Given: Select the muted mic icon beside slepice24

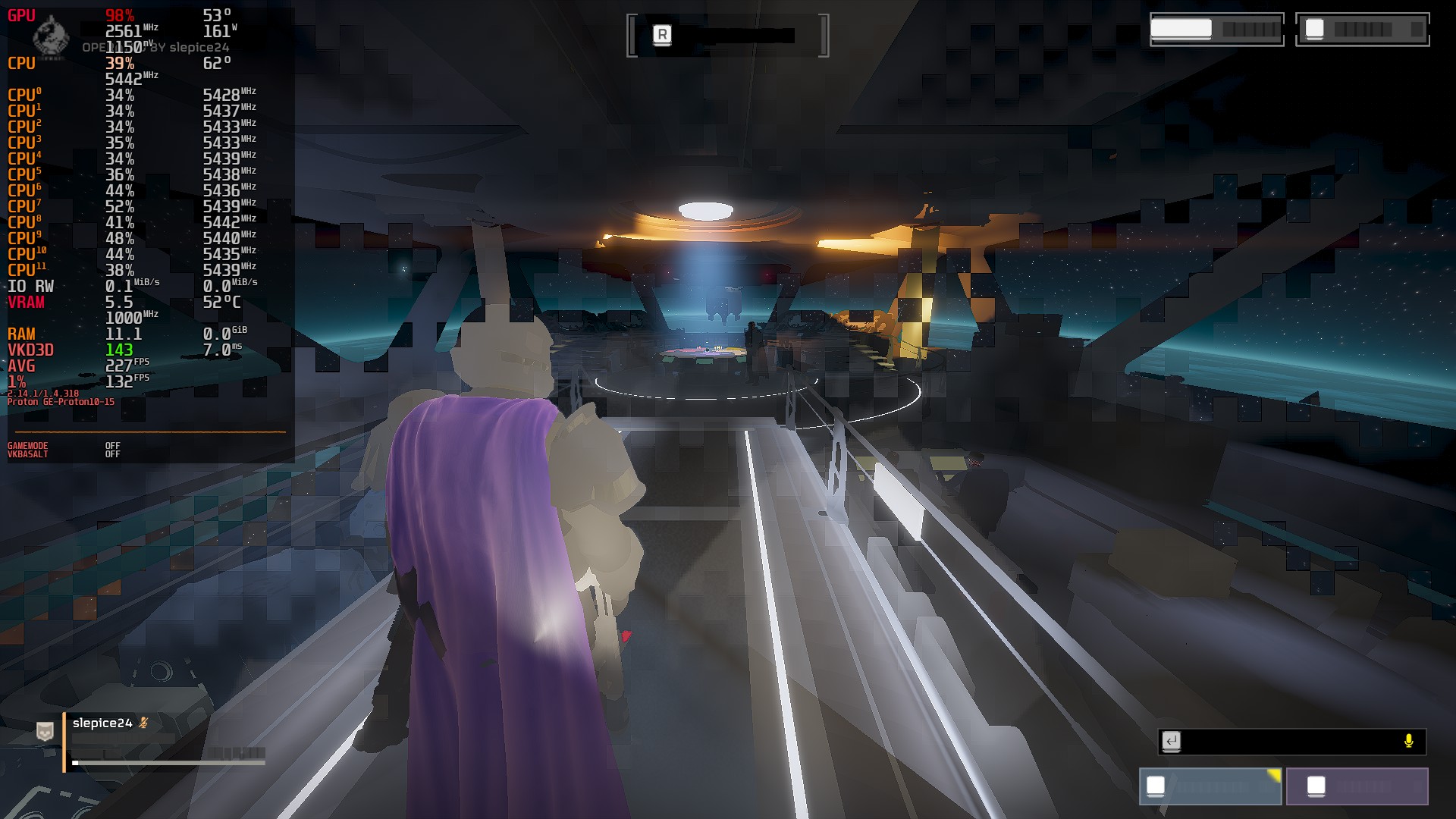Looking at the screenshot, I should [143, 723].
